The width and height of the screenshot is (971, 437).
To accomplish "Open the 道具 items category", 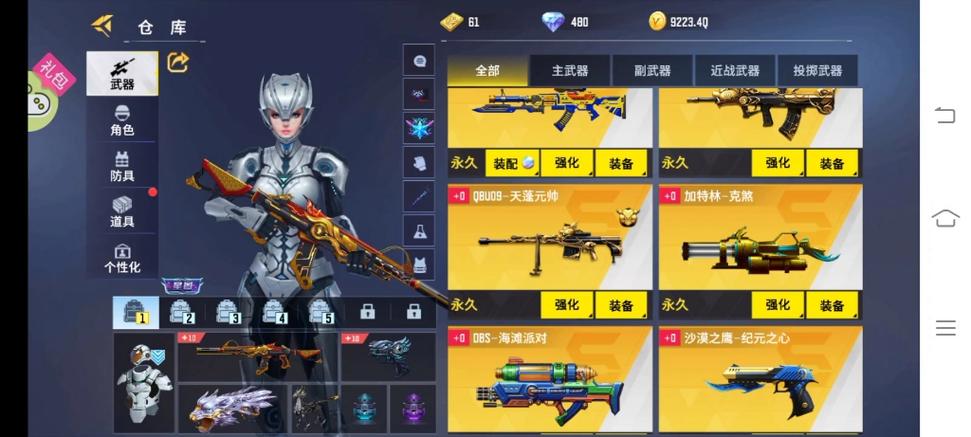I will click(x=122, y=211).
